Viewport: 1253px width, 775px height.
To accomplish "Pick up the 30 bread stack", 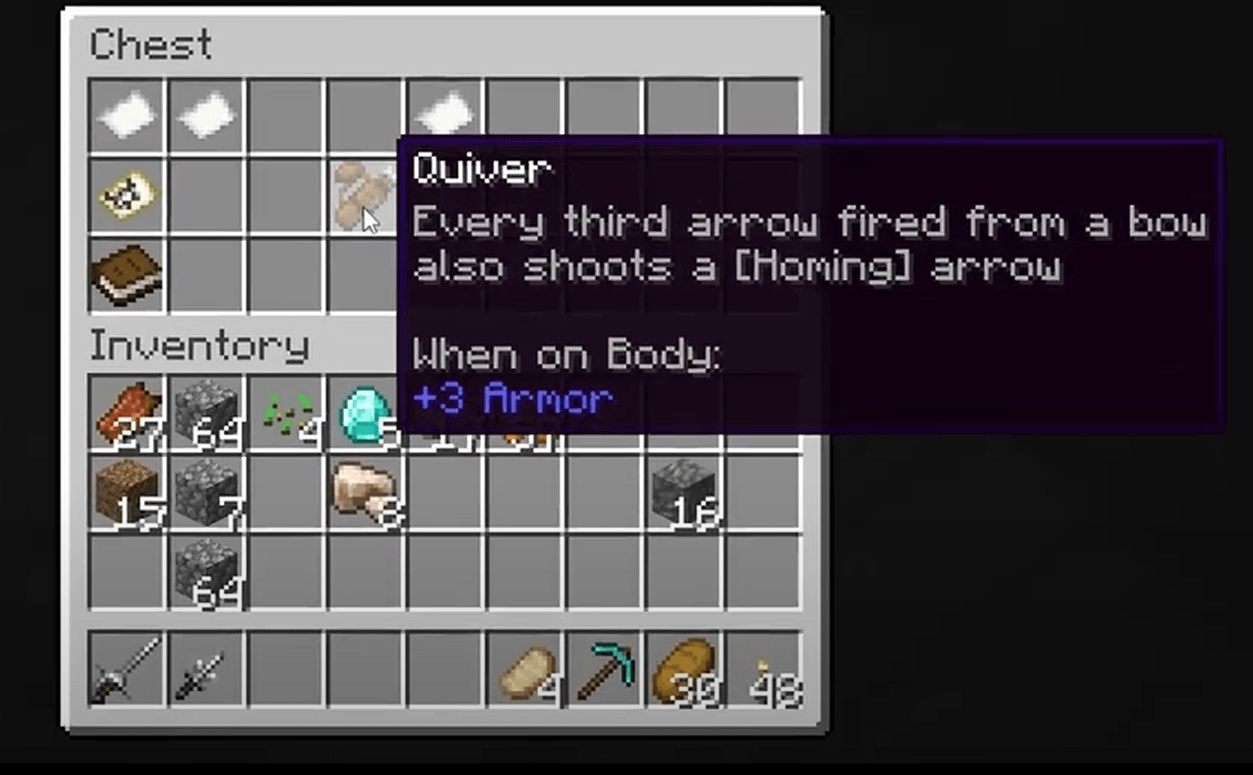I will [683, 668].
